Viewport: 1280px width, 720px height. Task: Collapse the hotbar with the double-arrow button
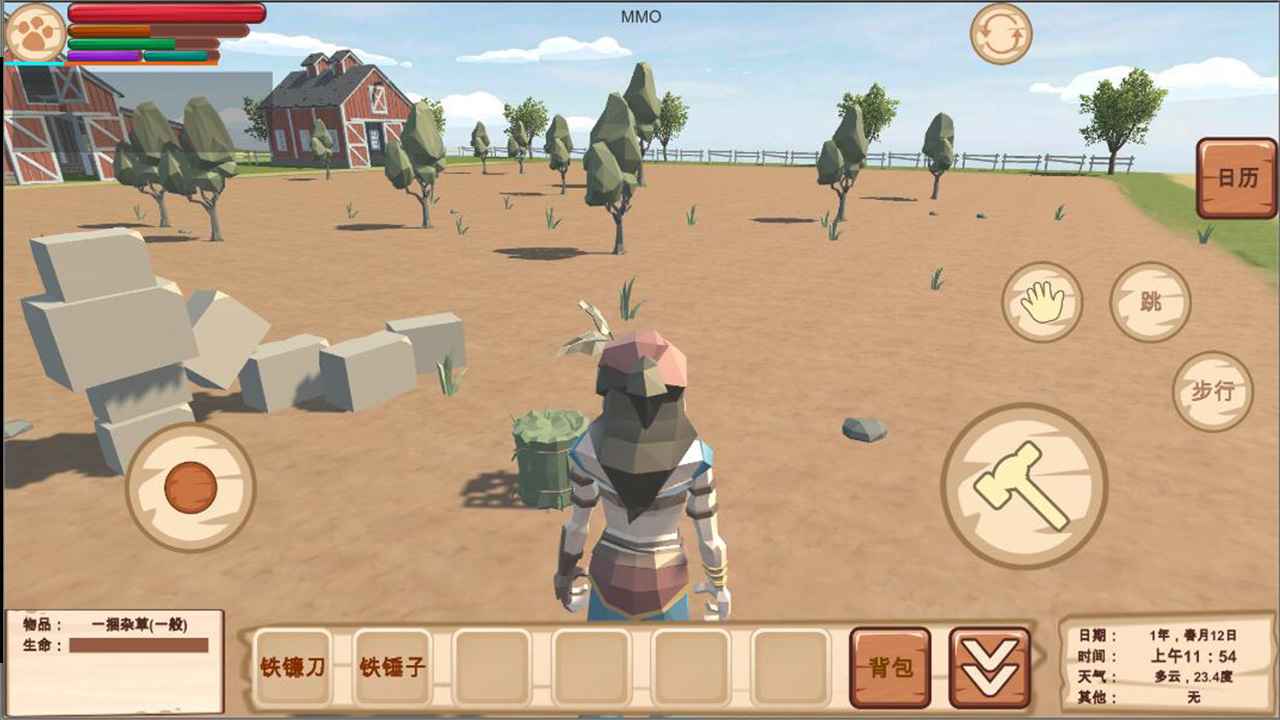(989, 667)
